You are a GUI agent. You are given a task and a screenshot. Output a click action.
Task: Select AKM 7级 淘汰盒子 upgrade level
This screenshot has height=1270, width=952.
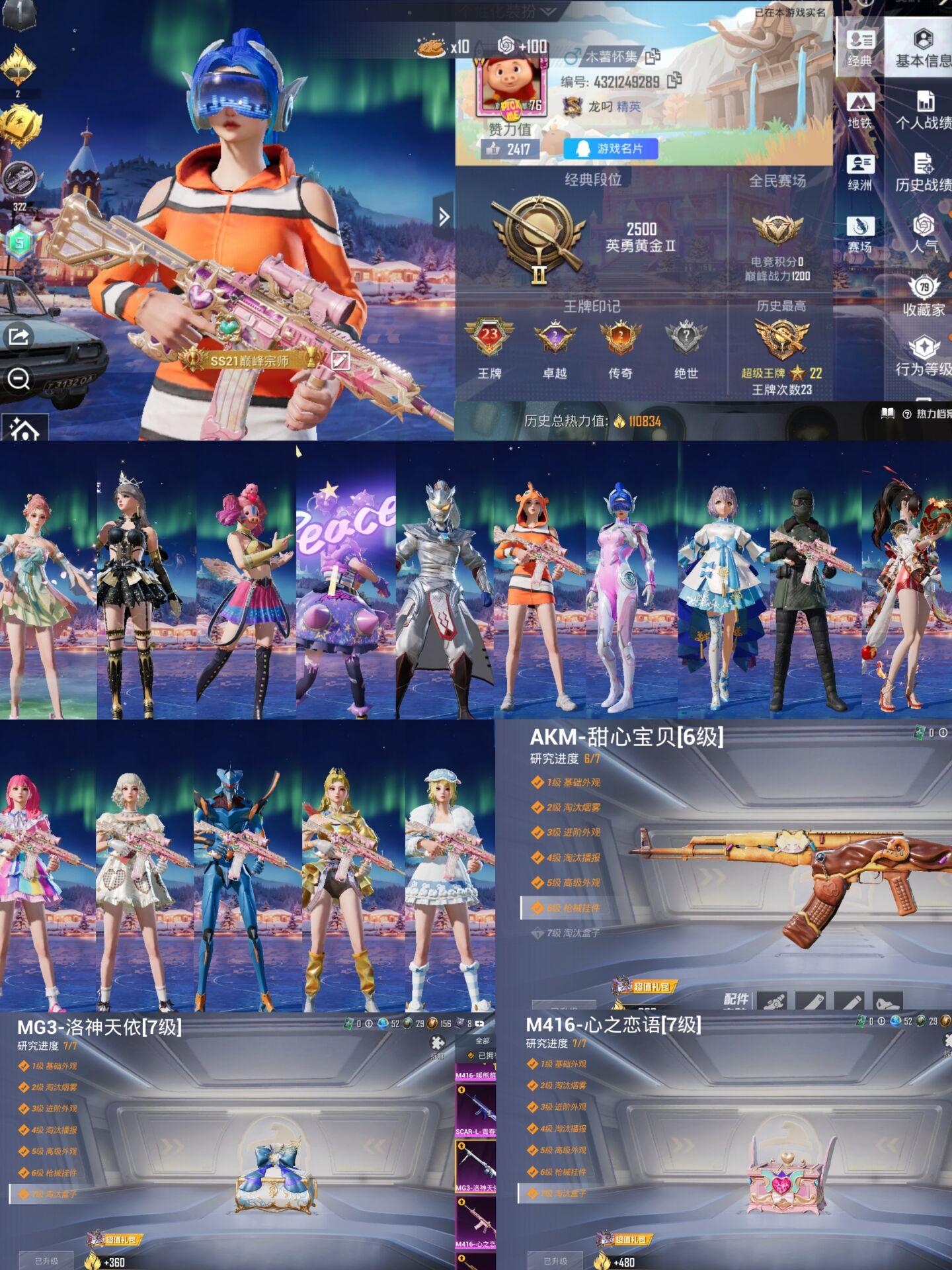573,933
